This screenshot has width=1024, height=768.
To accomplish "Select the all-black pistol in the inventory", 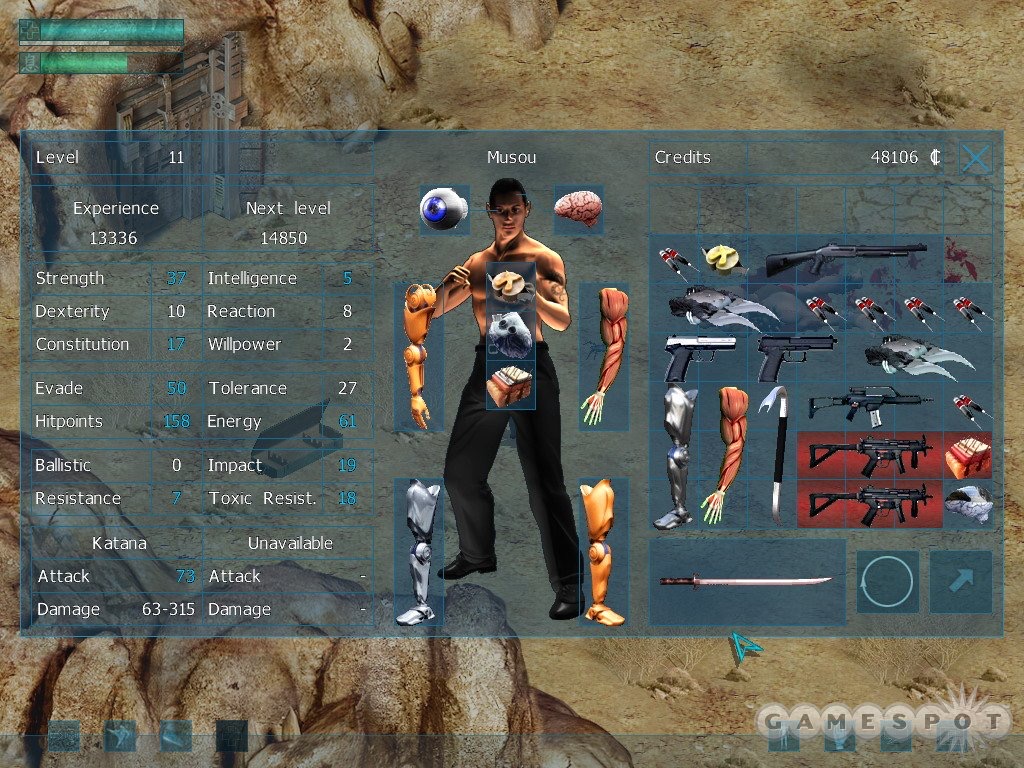I will [796, 357].
